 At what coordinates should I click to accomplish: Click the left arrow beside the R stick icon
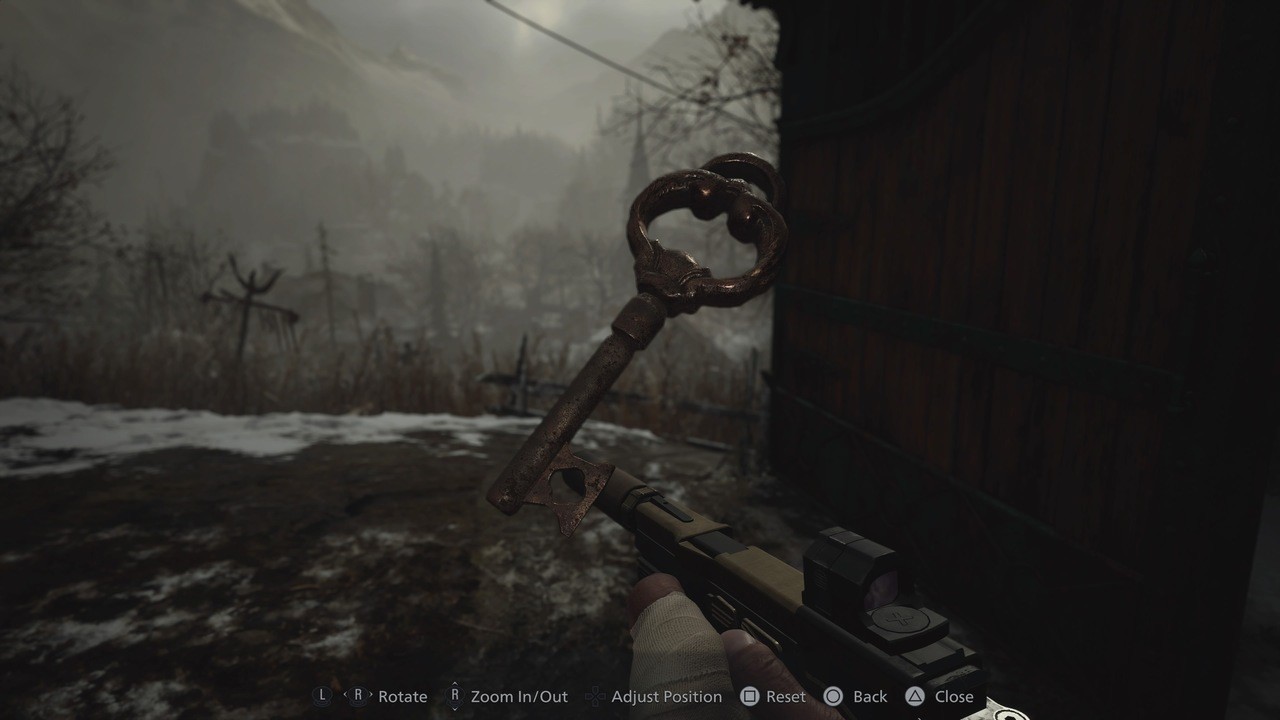(347, 695)
